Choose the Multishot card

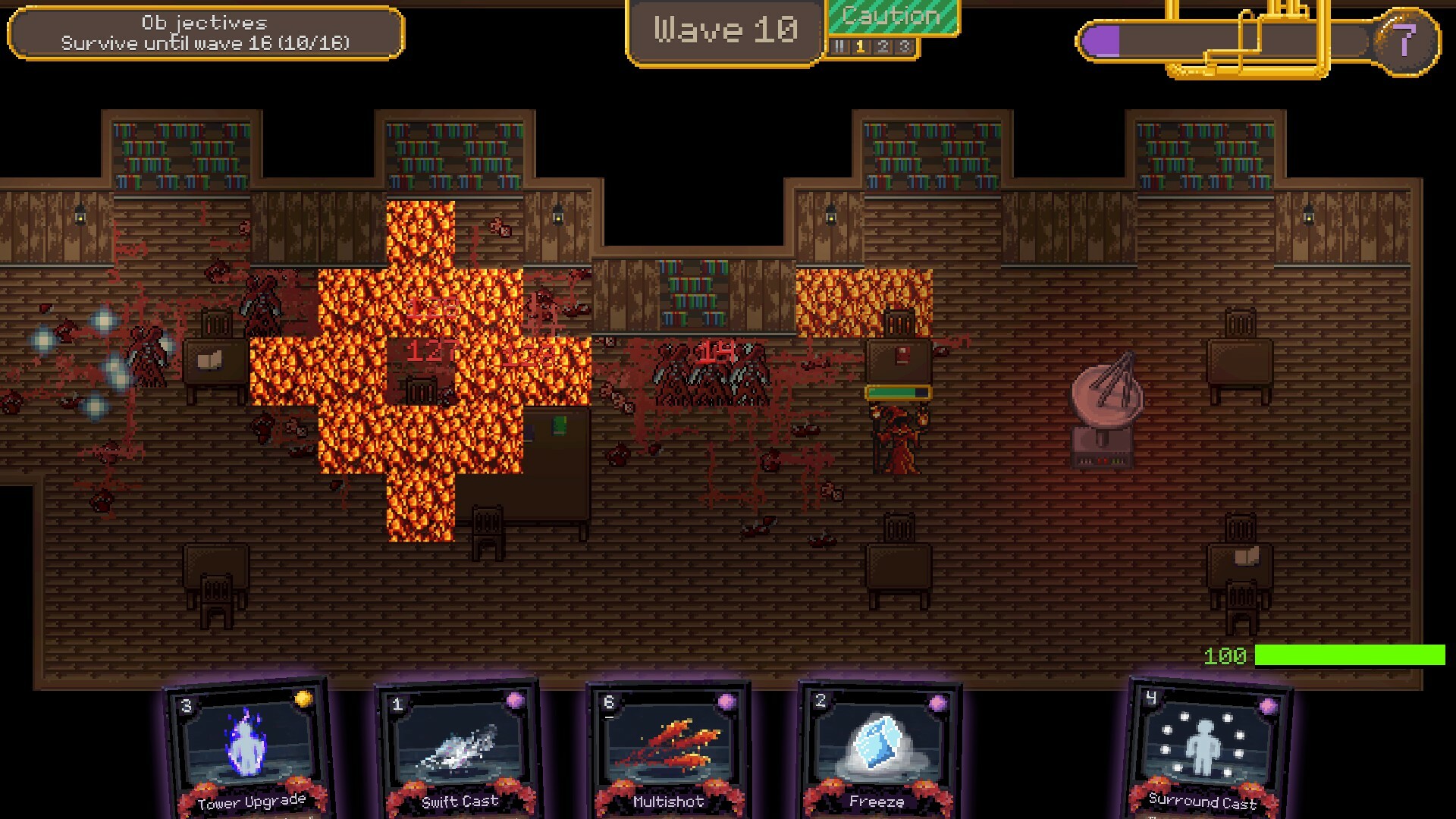[669, 751]
